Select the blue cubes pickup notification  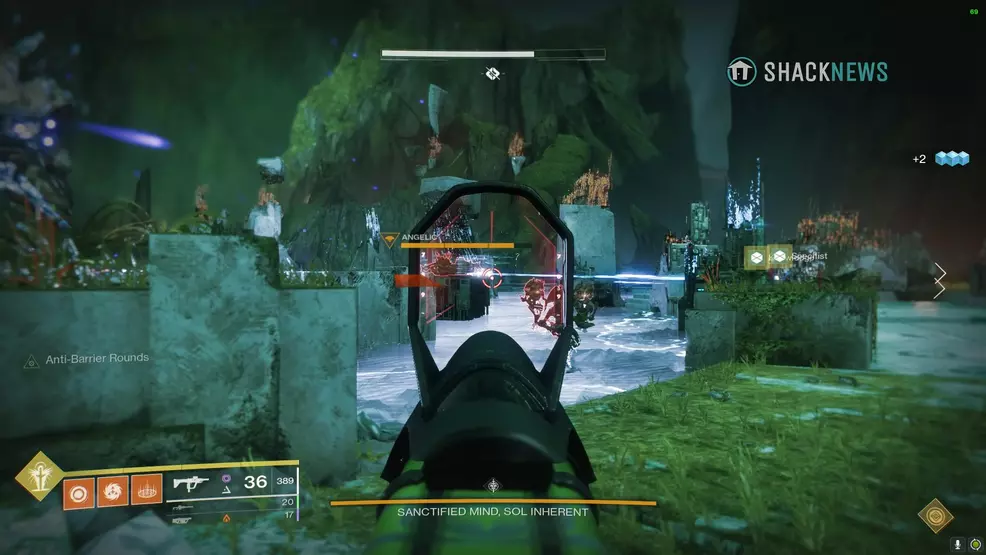pyautogui.click(x=951, y=159)
